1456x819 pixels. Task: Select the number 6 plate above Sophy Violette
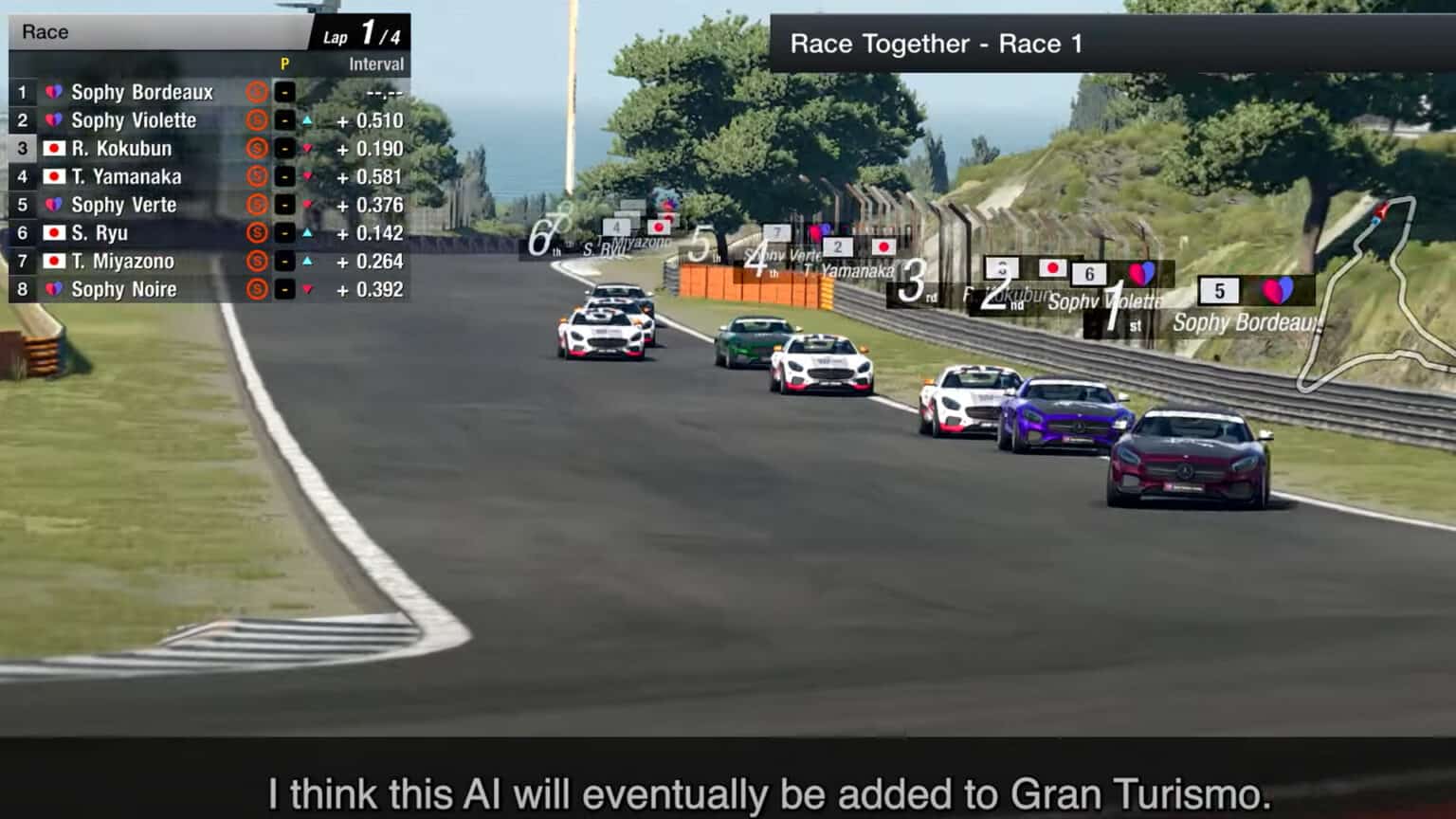point(1088,273)
